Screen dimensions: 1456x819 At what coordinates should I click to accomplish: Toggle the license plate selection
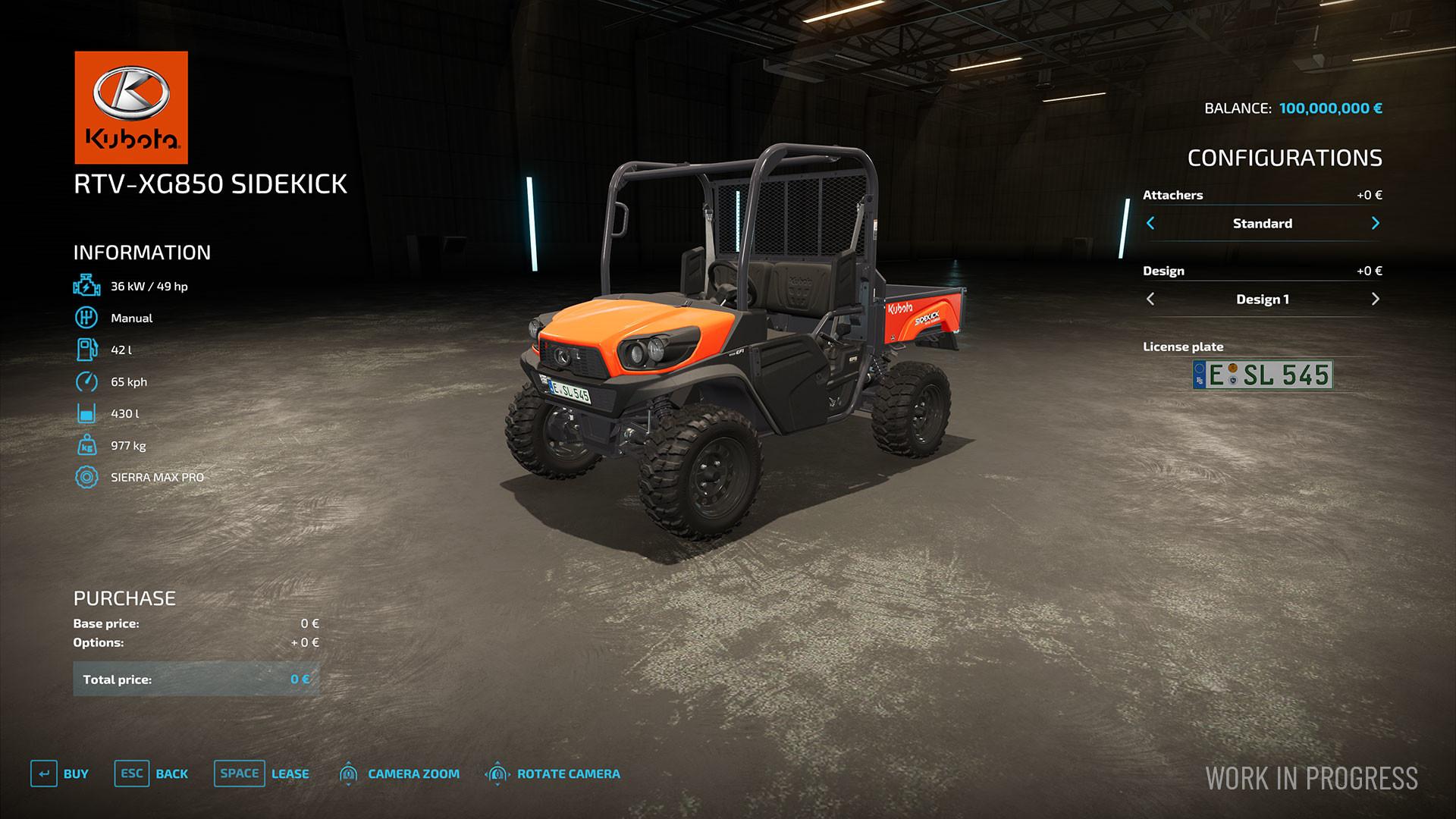[1262, 375]
